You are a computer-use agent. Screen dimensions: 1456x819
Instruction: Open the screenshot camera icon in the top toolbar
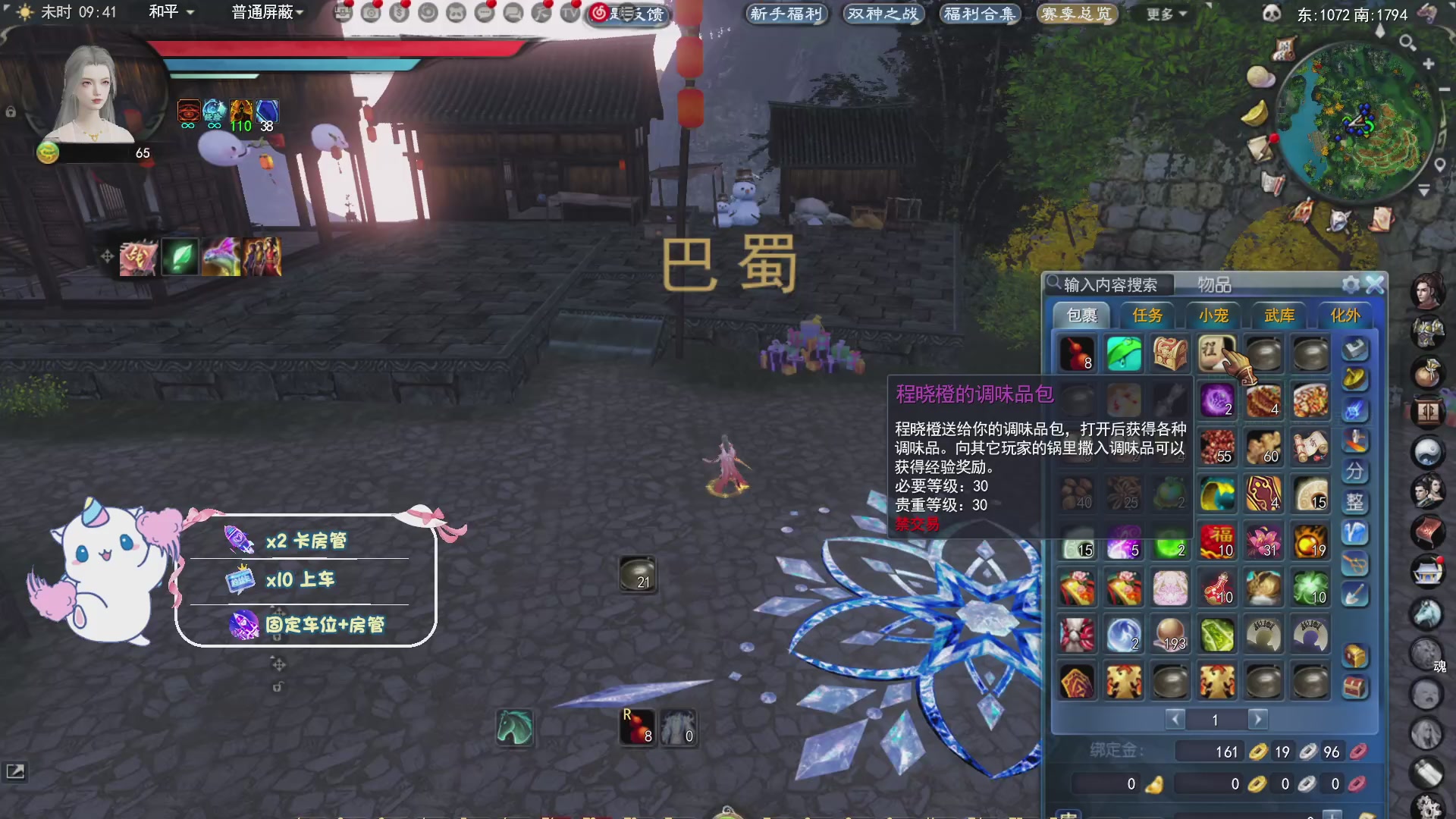(369, 13)
